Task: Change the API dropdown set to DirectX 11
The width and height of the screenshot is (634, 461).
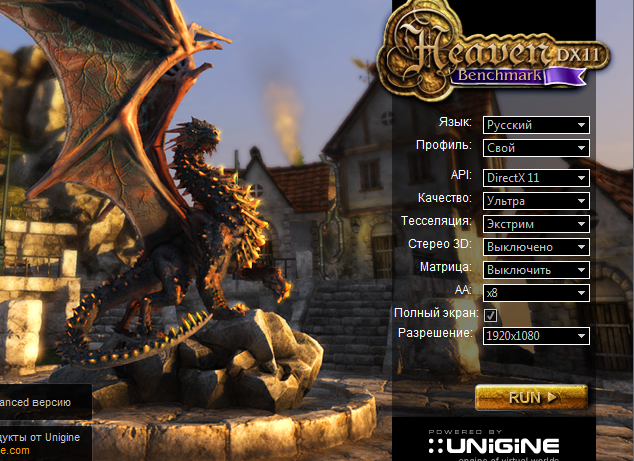Action: (536, 178)
